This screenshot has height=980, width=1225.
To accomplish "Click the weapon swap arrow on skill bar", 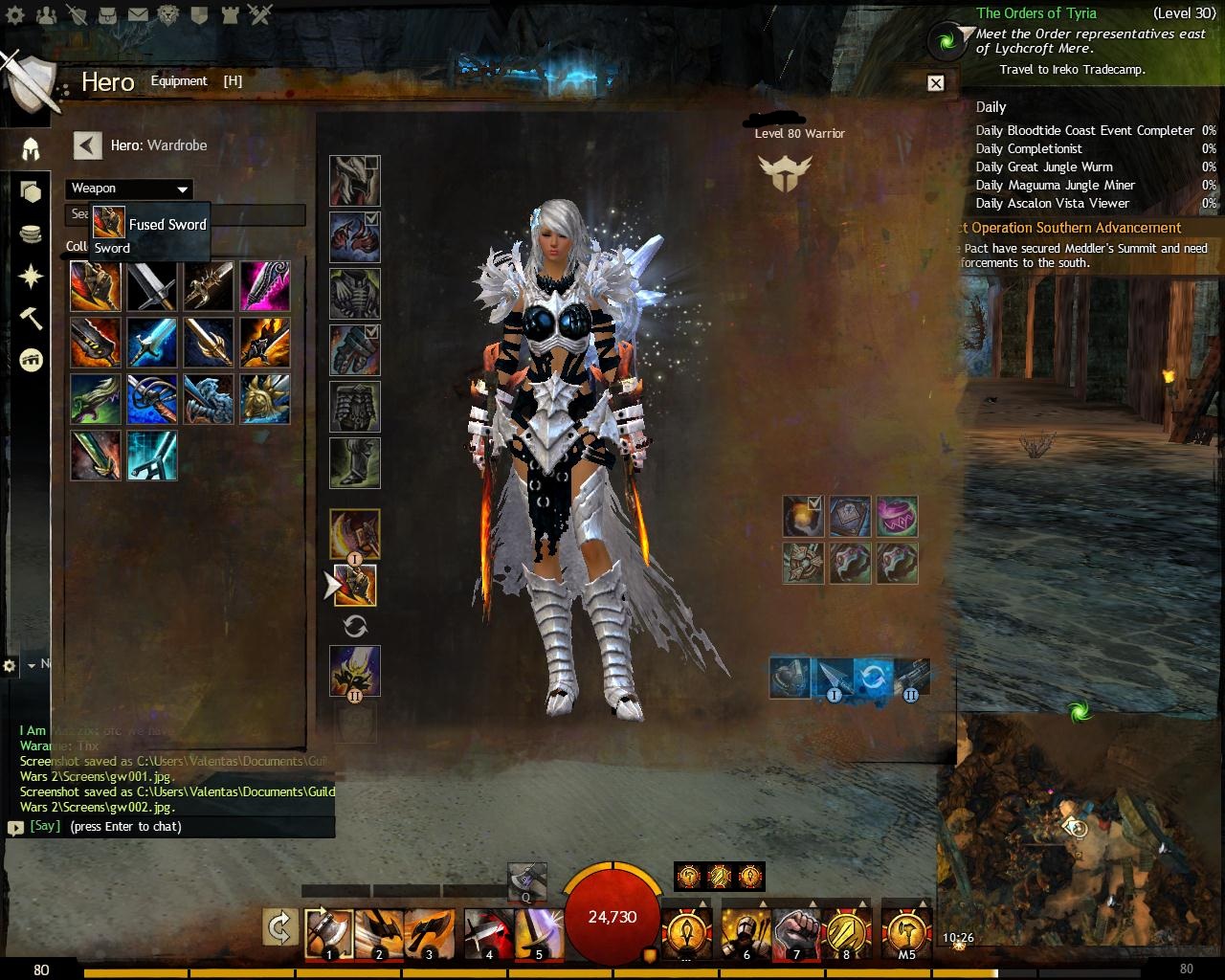I will 280,928.
